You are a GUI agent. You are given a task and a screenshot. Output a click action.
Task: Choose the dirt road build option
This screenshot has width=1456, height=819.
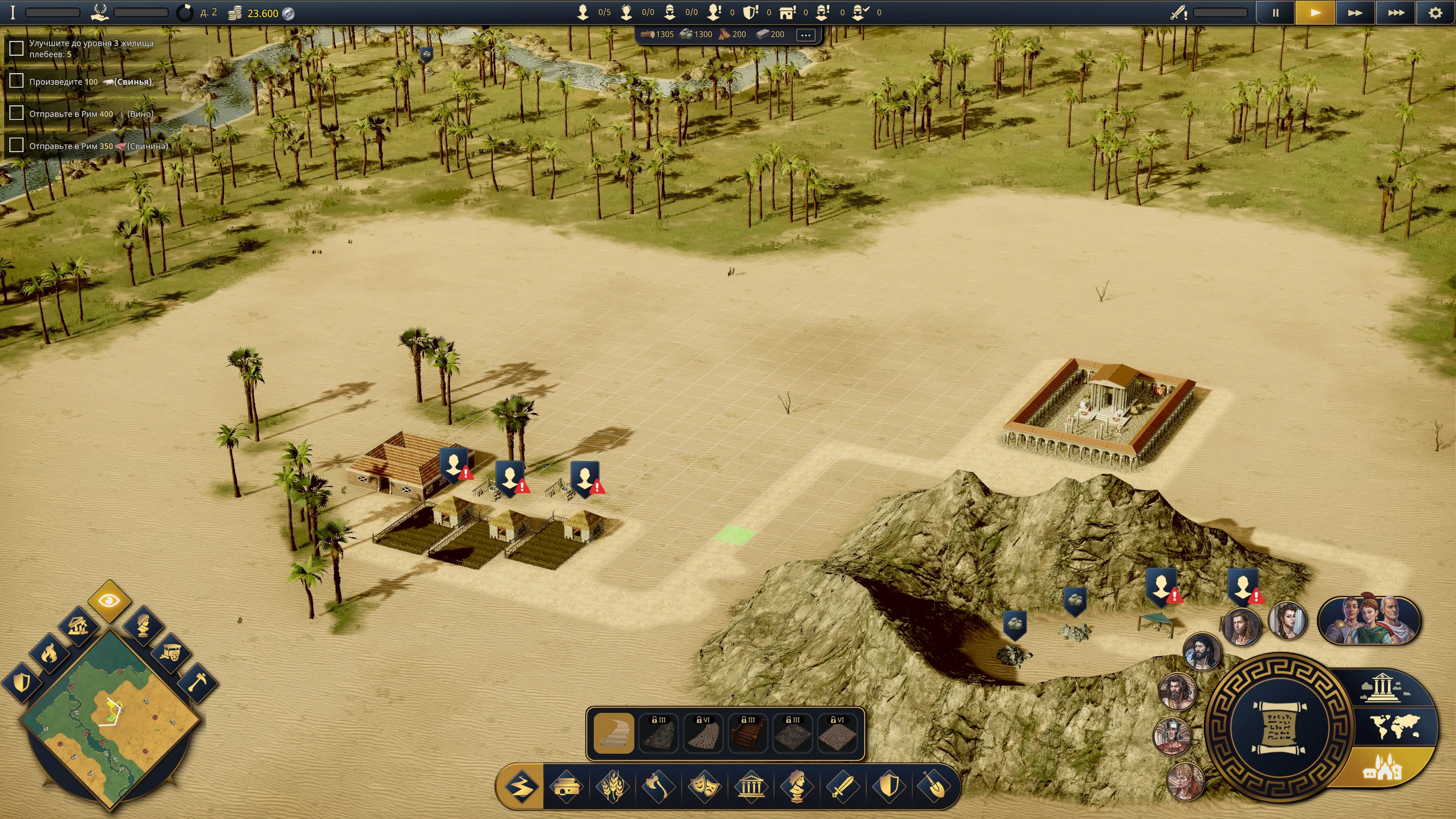pyautogui.click(x=614, y=733)
